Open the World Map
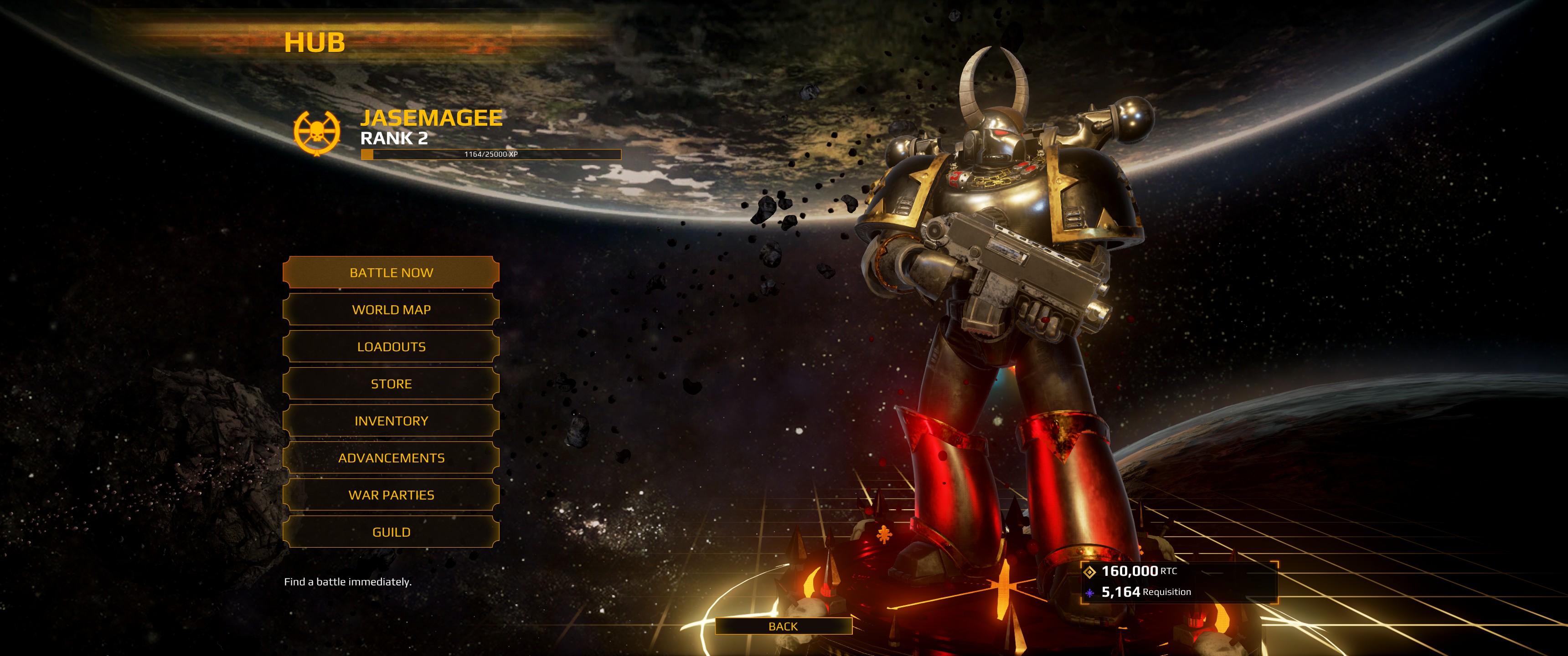 click(x=391, y=310)
